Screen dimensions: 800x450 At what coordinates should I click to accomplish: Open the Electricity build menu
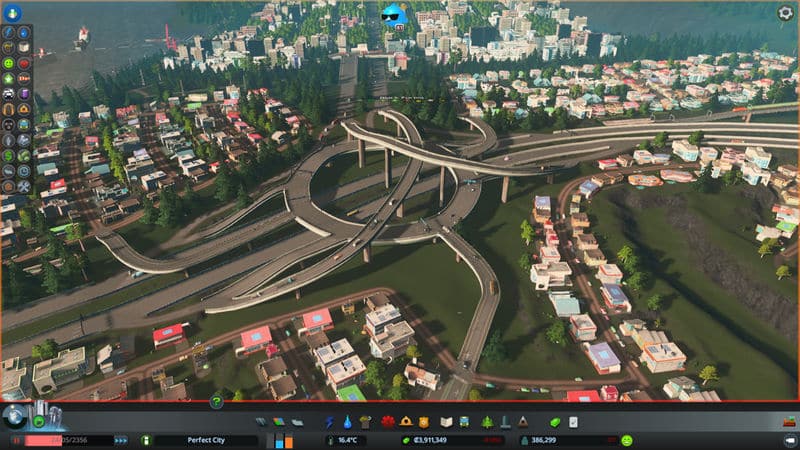tap(331, 422)
